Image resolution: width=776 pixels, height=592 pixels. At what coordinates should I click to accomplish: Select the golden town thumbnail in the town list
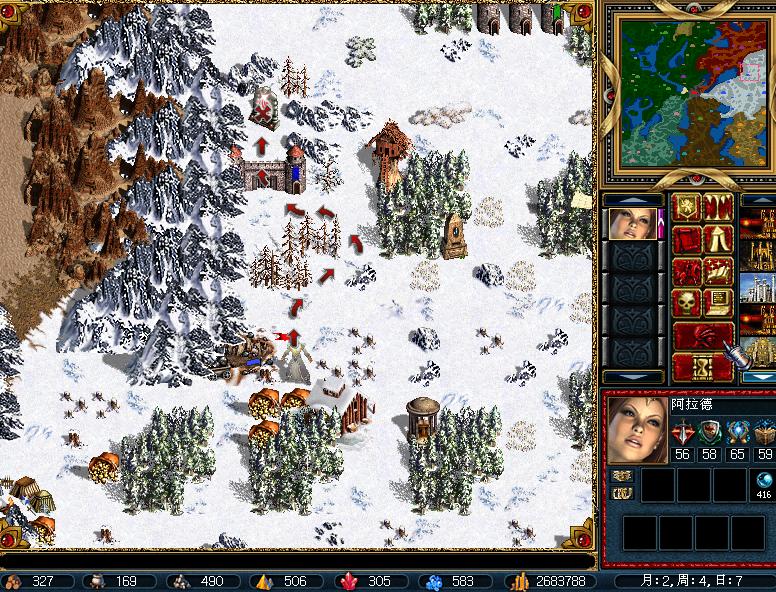tap(757, 352)
